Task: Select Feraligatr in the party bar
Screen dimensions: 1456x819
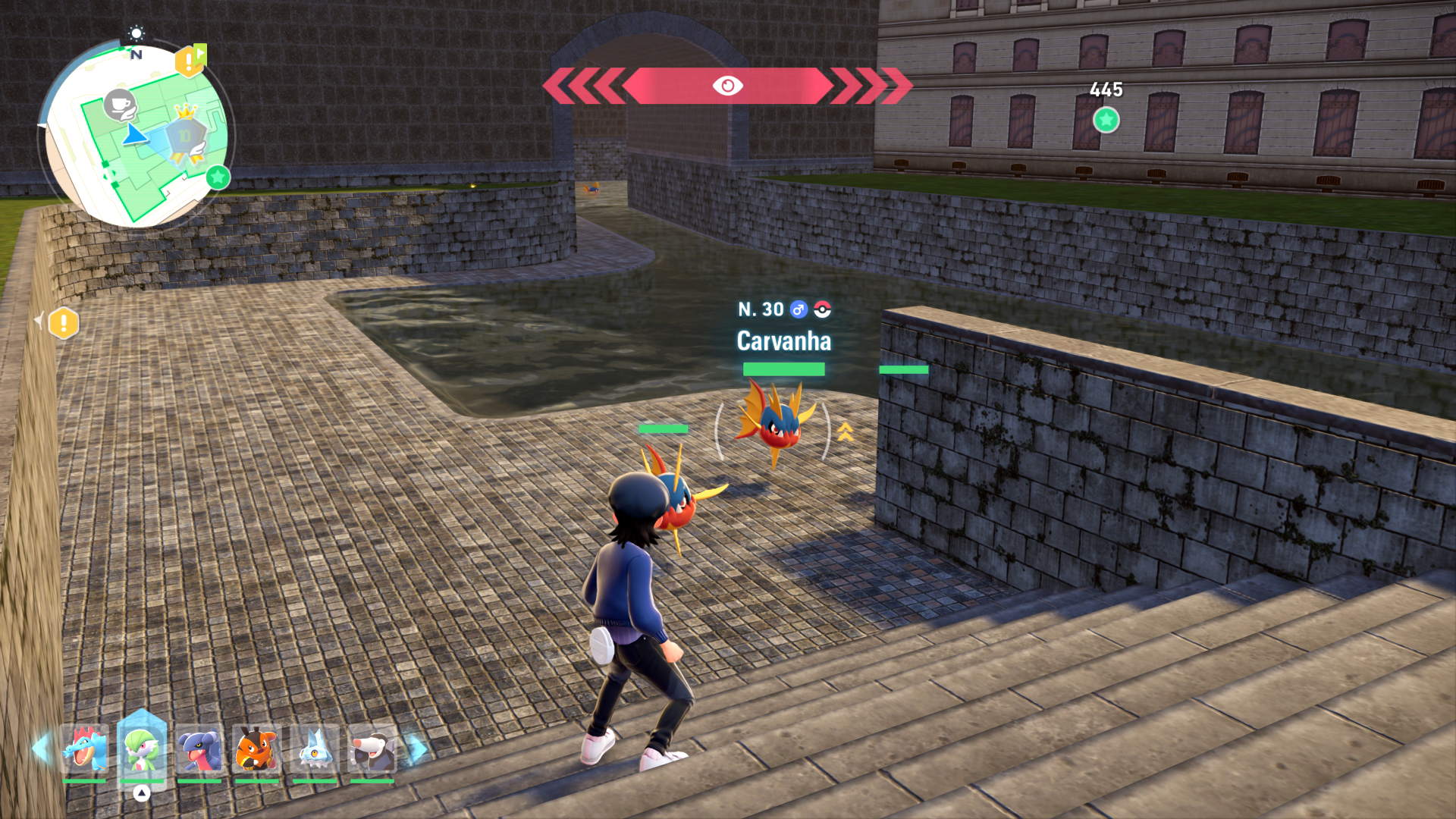Action: (x=84, y=749)
